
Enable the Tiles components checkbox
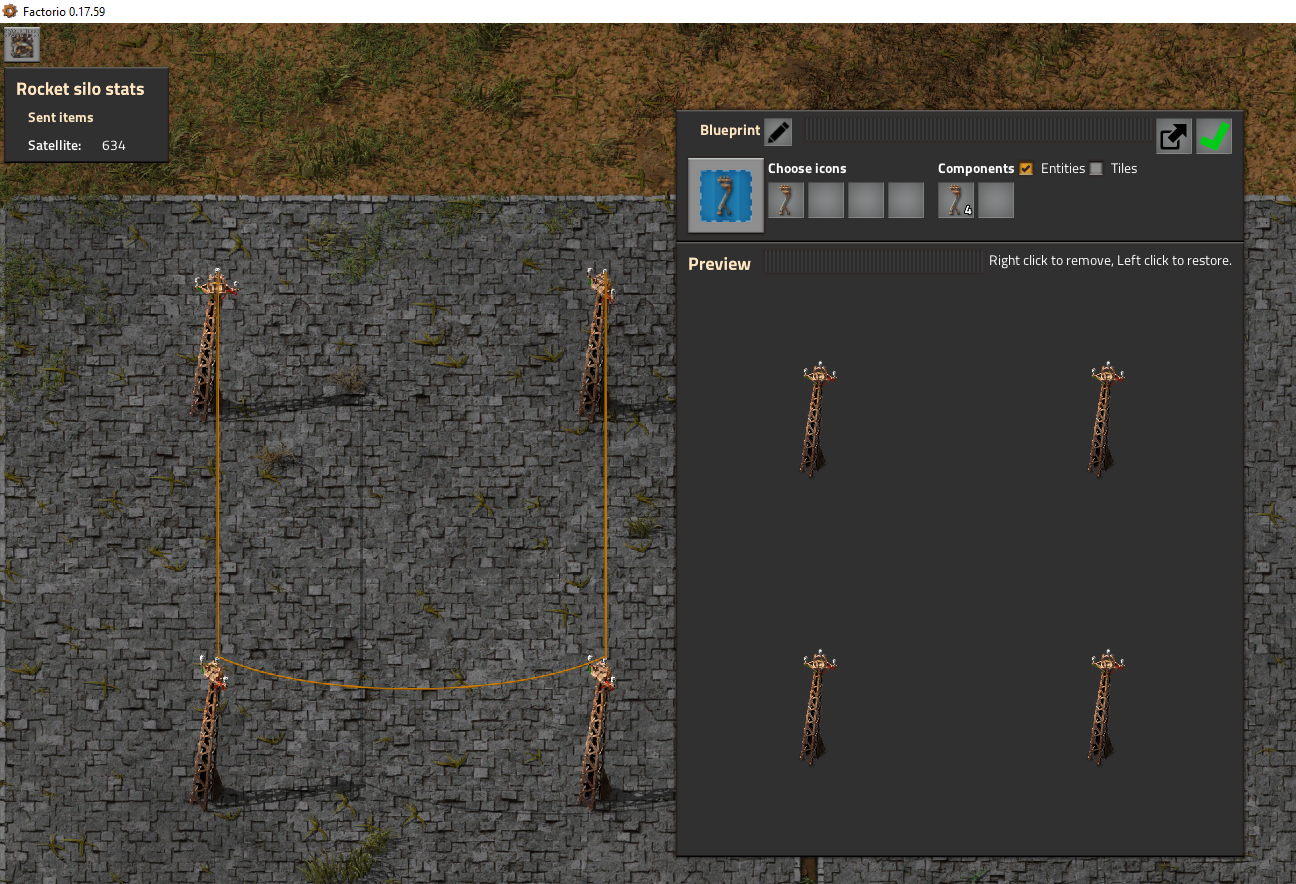click(1096, 168)
